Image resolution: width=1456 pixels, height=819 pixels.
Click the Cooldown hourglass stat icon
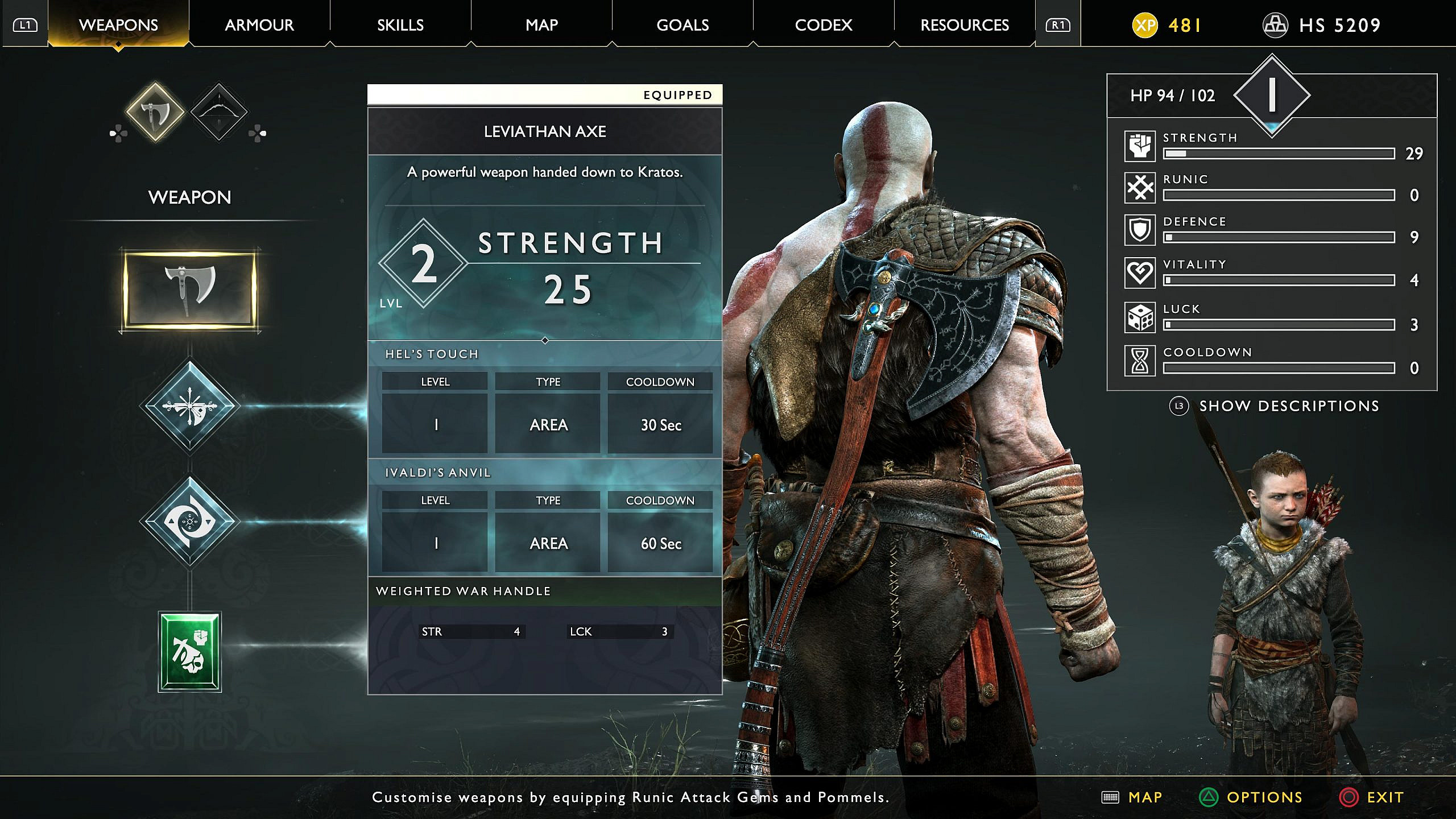click(1140, 361)
